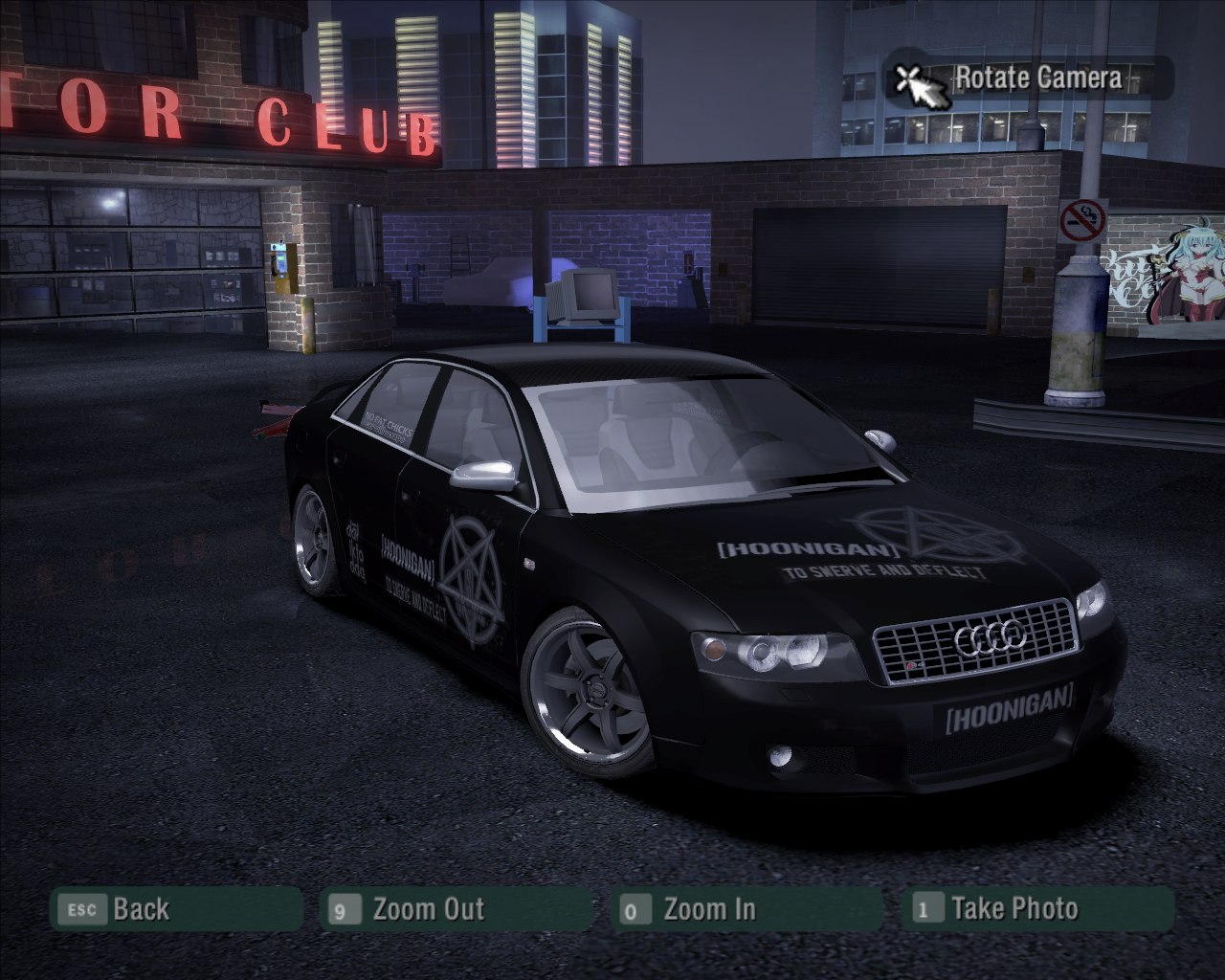This screenshot has width=1225, height=980.
Task: Zoom out the camera view
Action: click(457, 909)
